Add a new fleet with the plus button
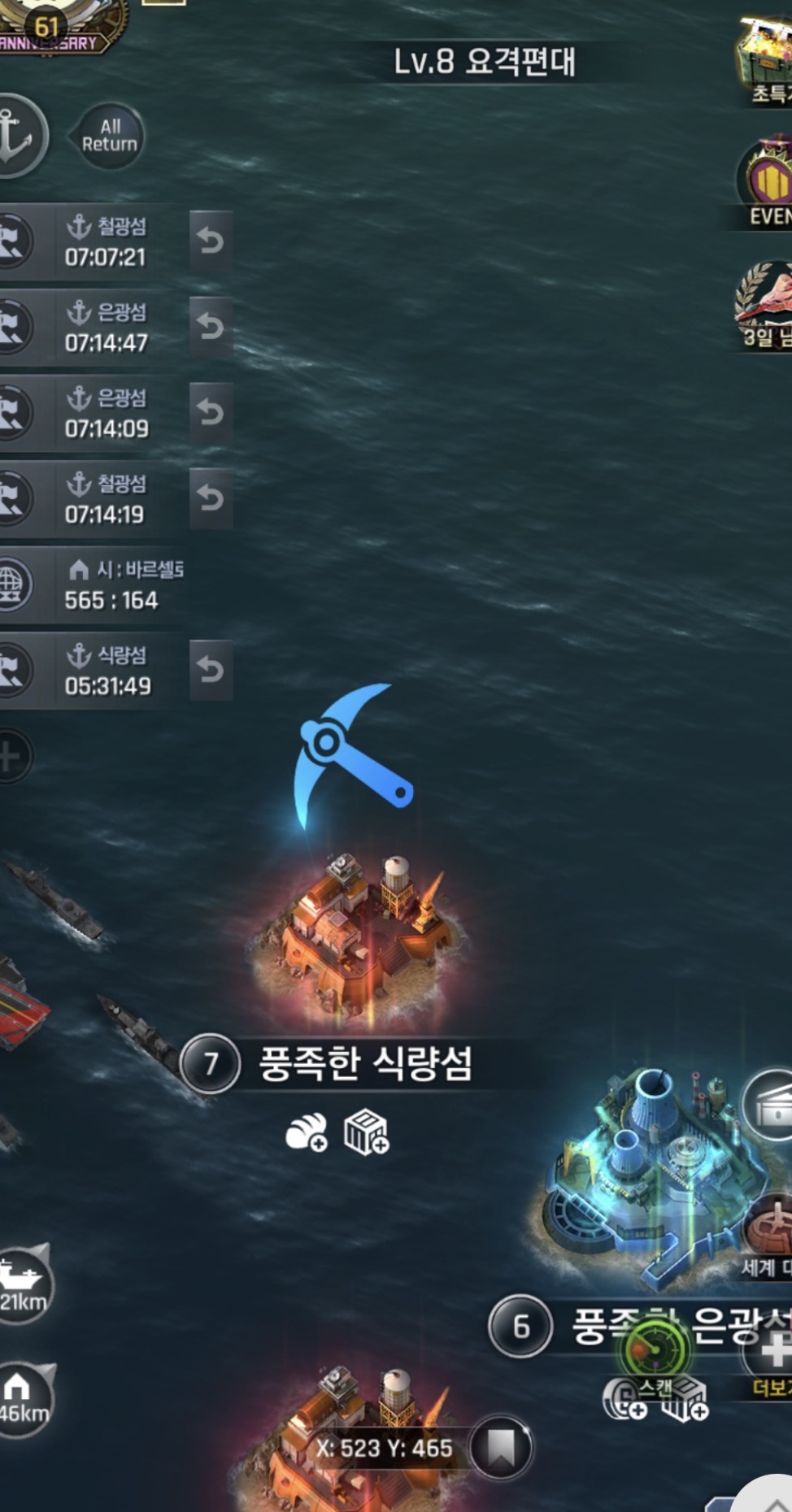 click(x=11, y=757)
